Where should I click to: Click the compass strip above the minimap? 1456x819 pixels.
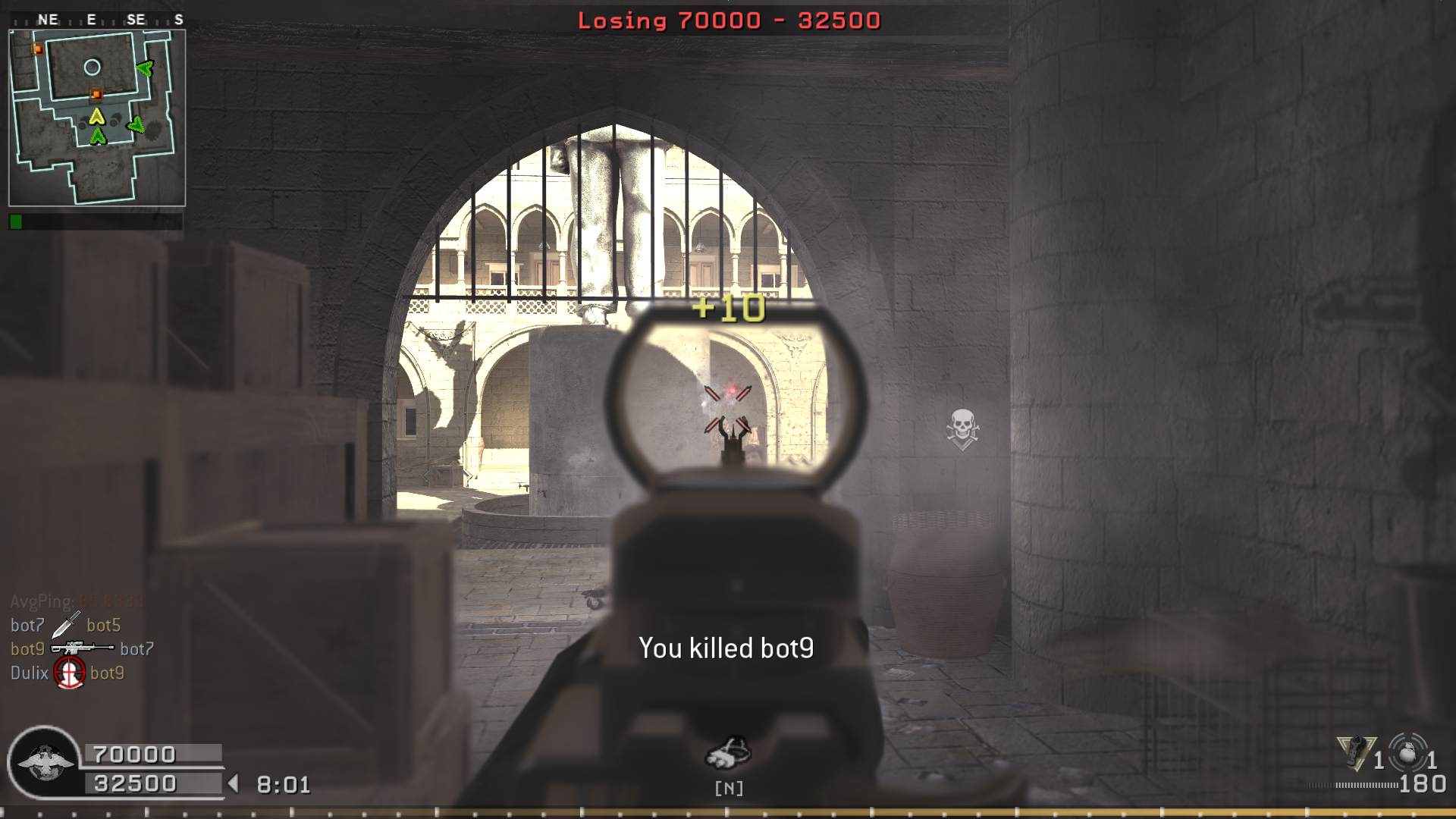click(x=97, y=20)
